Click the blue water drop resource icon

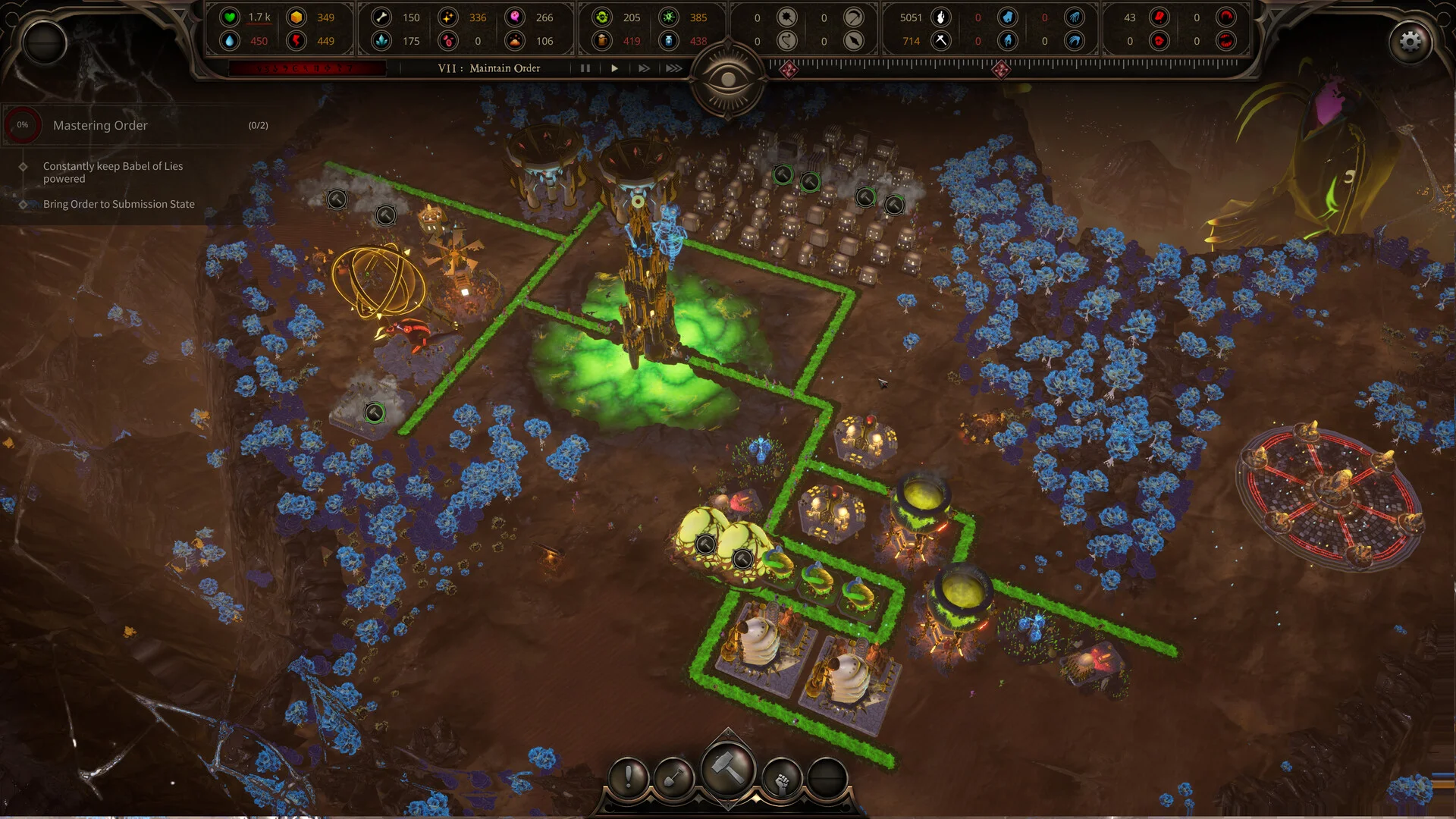(230, 41)
